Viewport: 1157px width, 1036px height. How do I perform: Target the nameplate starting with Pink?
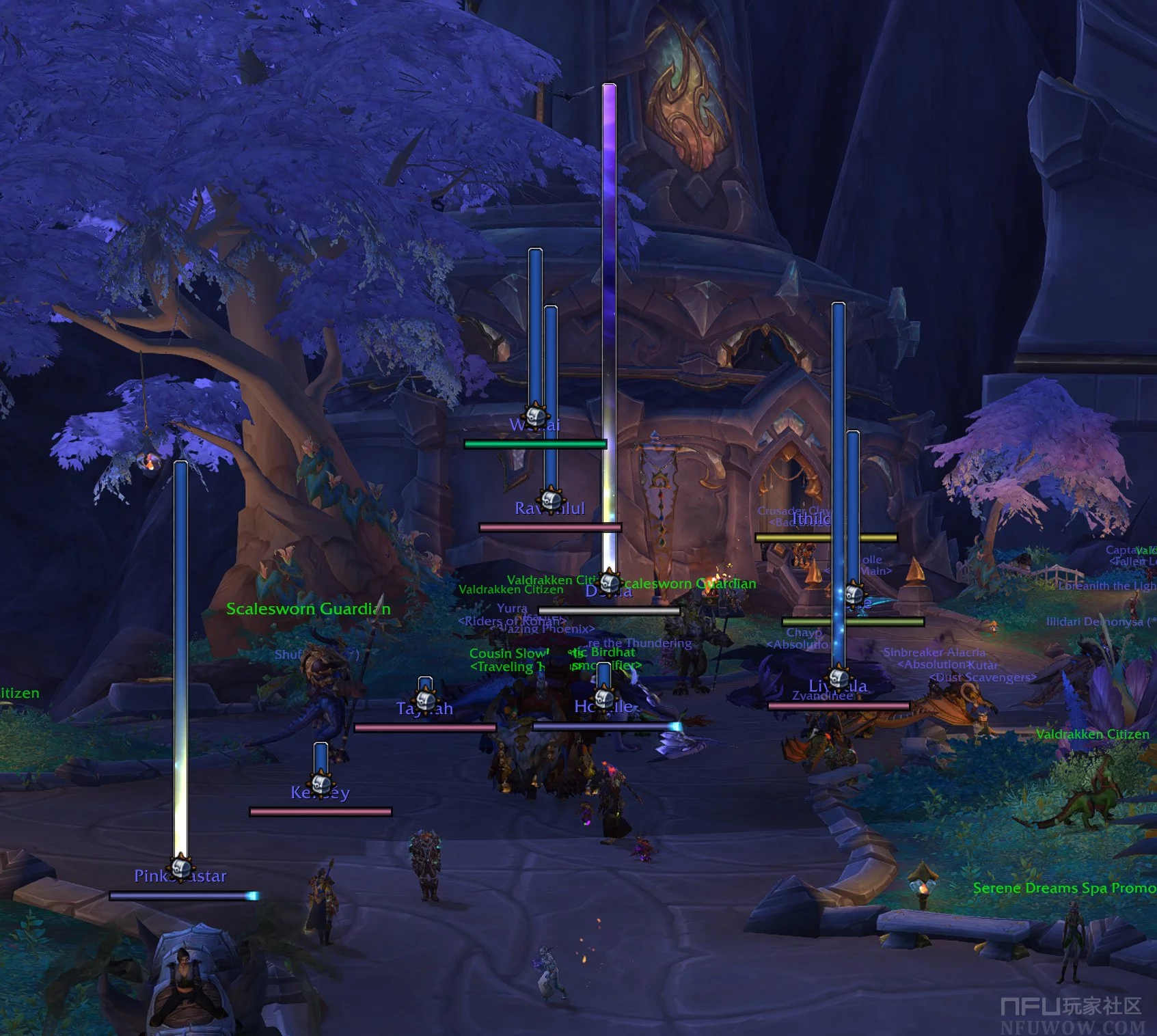click(x=183, y=895)
